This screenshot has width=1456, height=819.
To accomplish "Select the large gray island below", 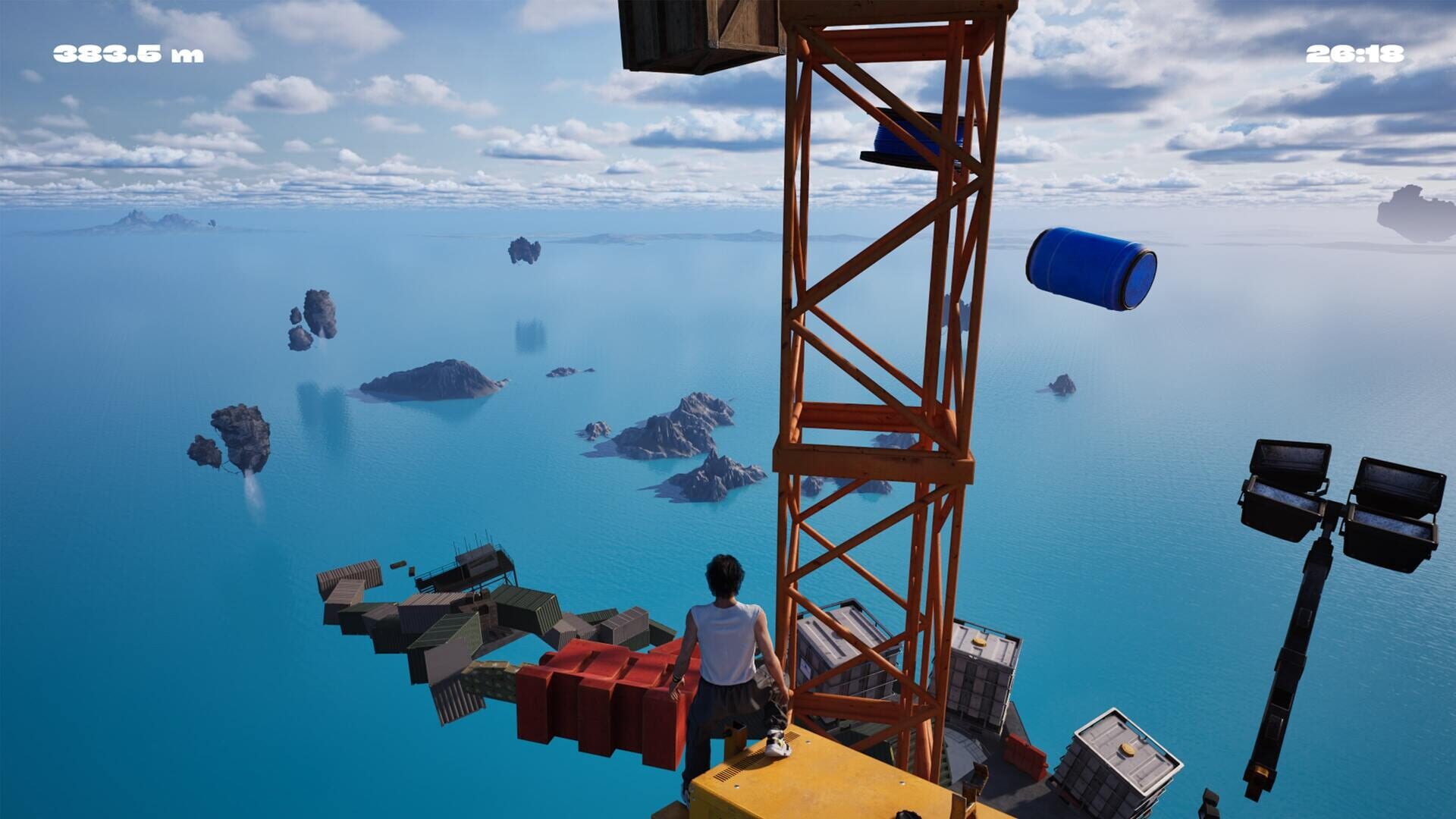I will [432, 379].
